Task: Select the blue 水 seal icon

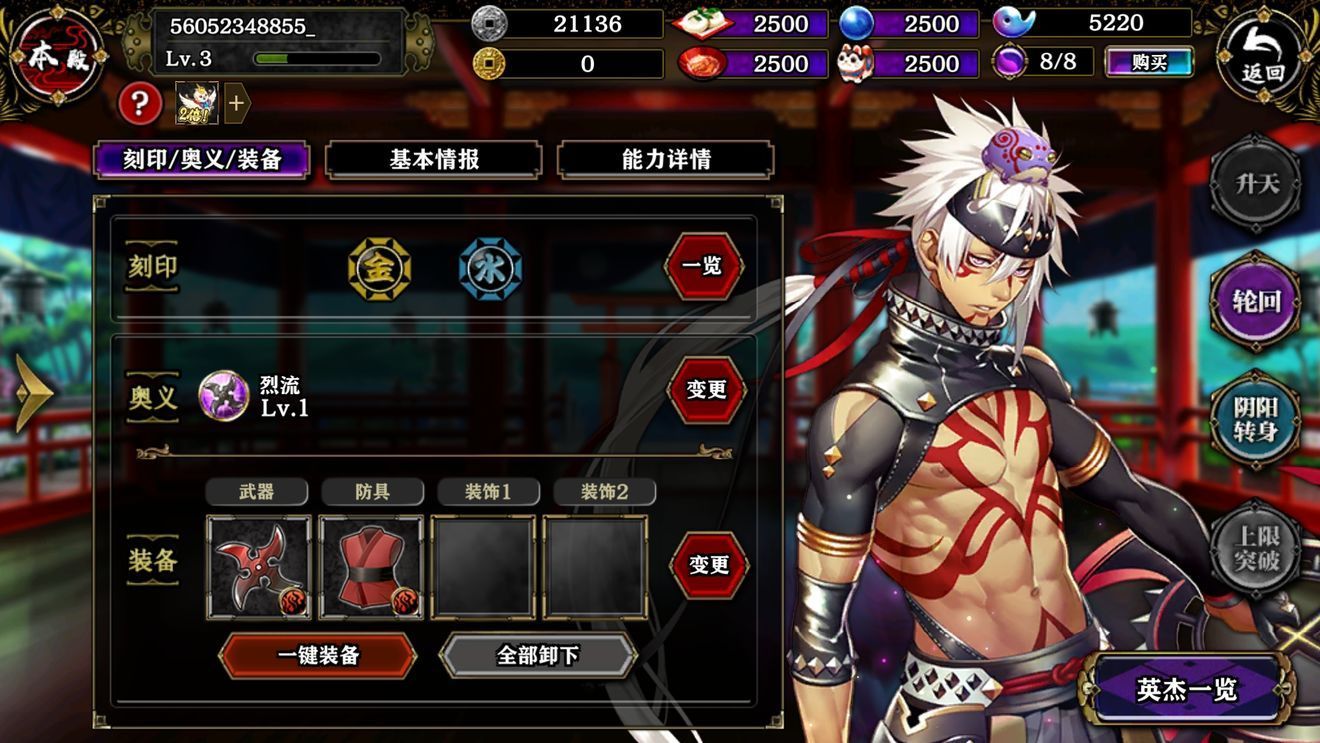Action: coord(490,268)
